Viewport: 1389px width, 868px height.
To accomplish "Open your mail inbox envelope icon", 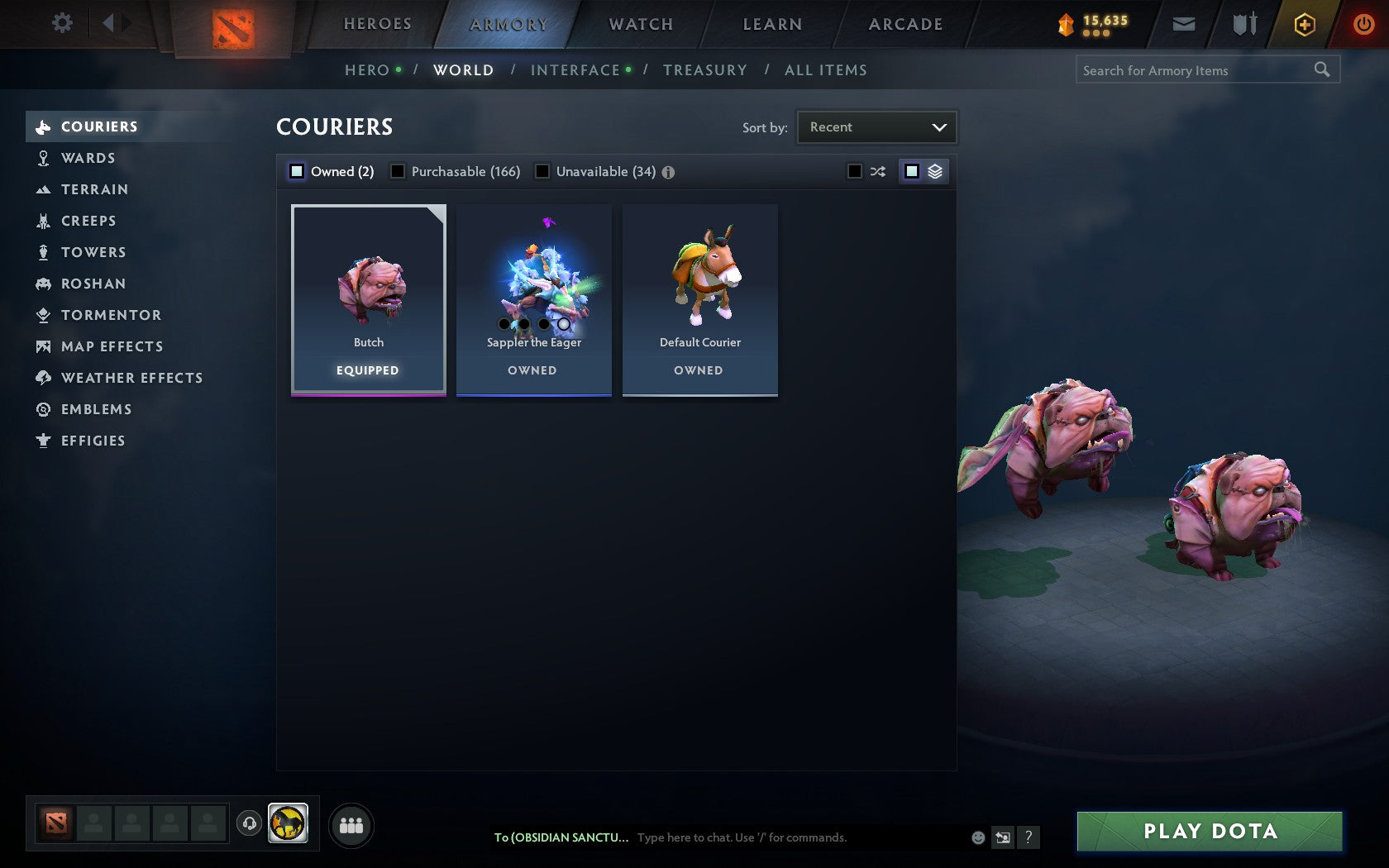I will (1183, 23).
